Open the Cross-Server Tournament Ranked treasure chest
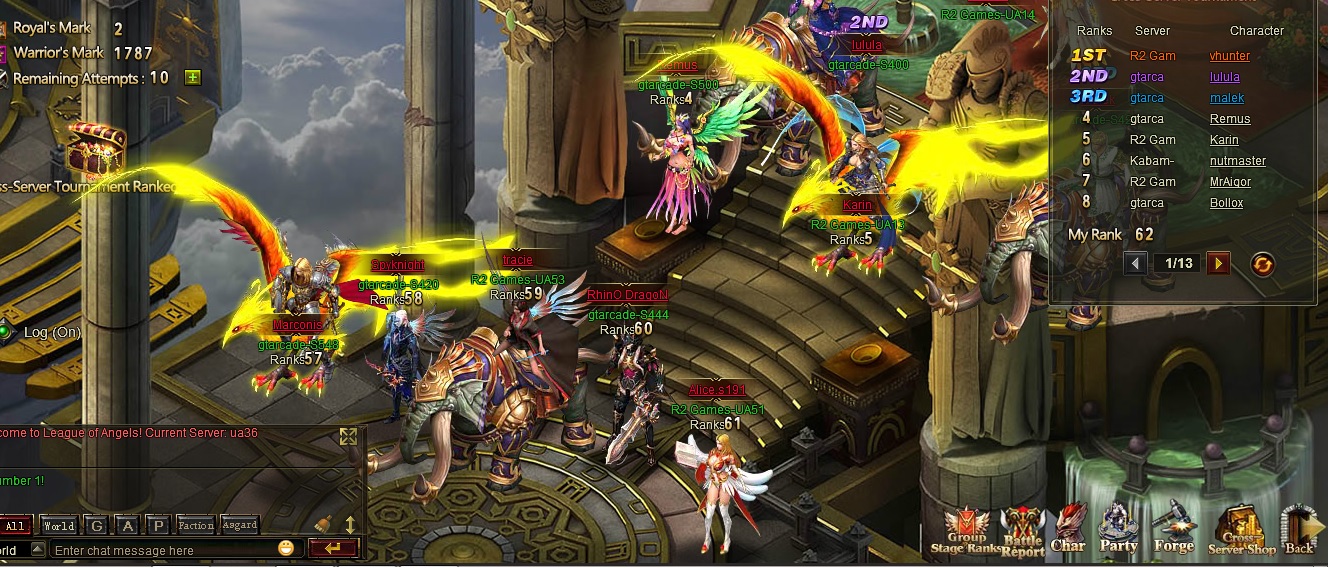Screen dimensions: 1330x568 click(x=96, y=150)
